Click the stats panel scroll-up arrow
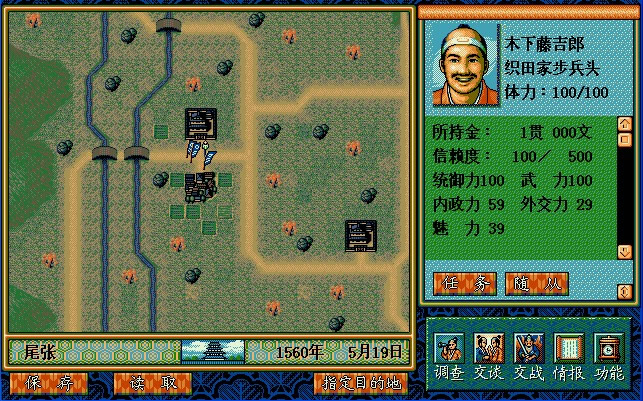Viewport: 643px width, 401px height. (x=625, y=126)
